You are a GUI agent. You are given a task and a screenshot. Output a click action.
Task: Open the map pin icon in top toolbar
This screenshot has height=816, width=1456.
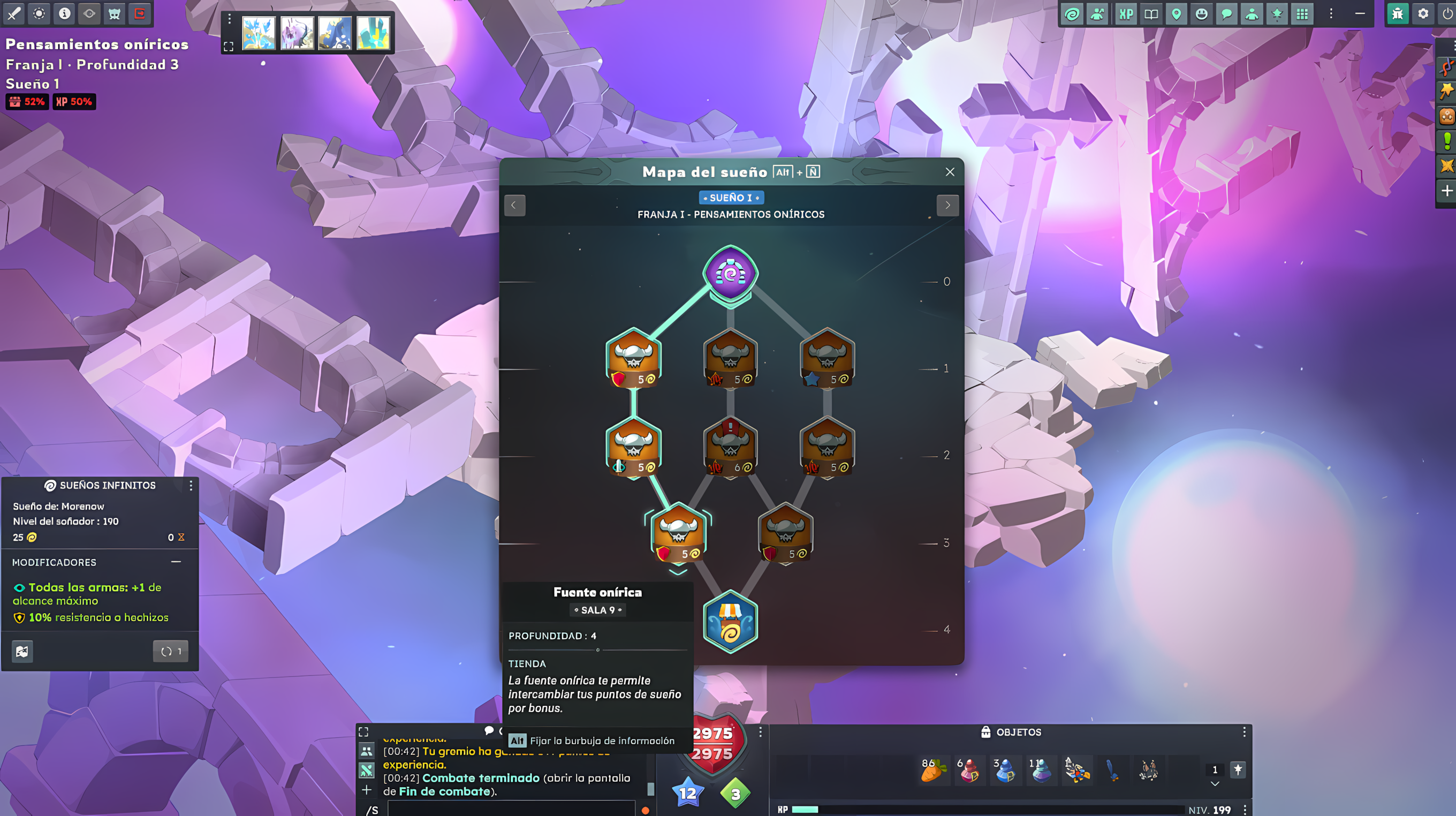coord(1177,14)
